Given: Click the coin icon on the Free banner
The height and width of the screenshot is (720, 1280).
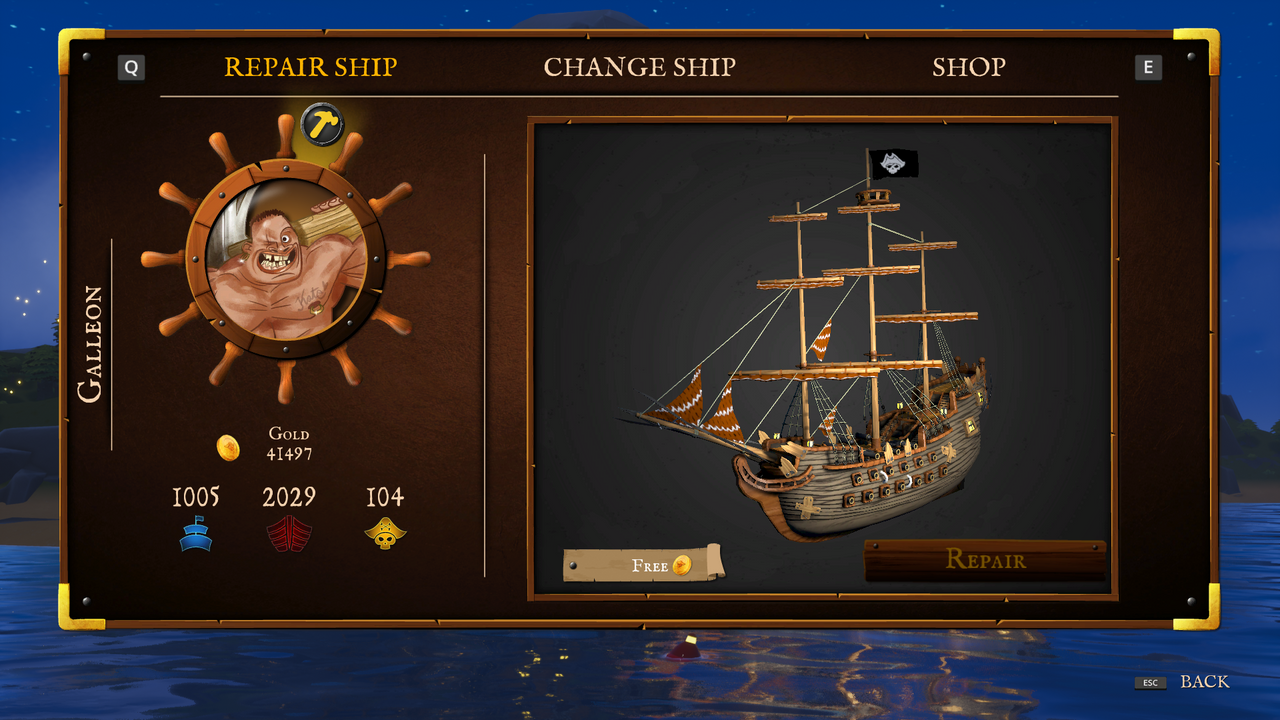Looking at the screenshot, I should (x=680, y=564).
